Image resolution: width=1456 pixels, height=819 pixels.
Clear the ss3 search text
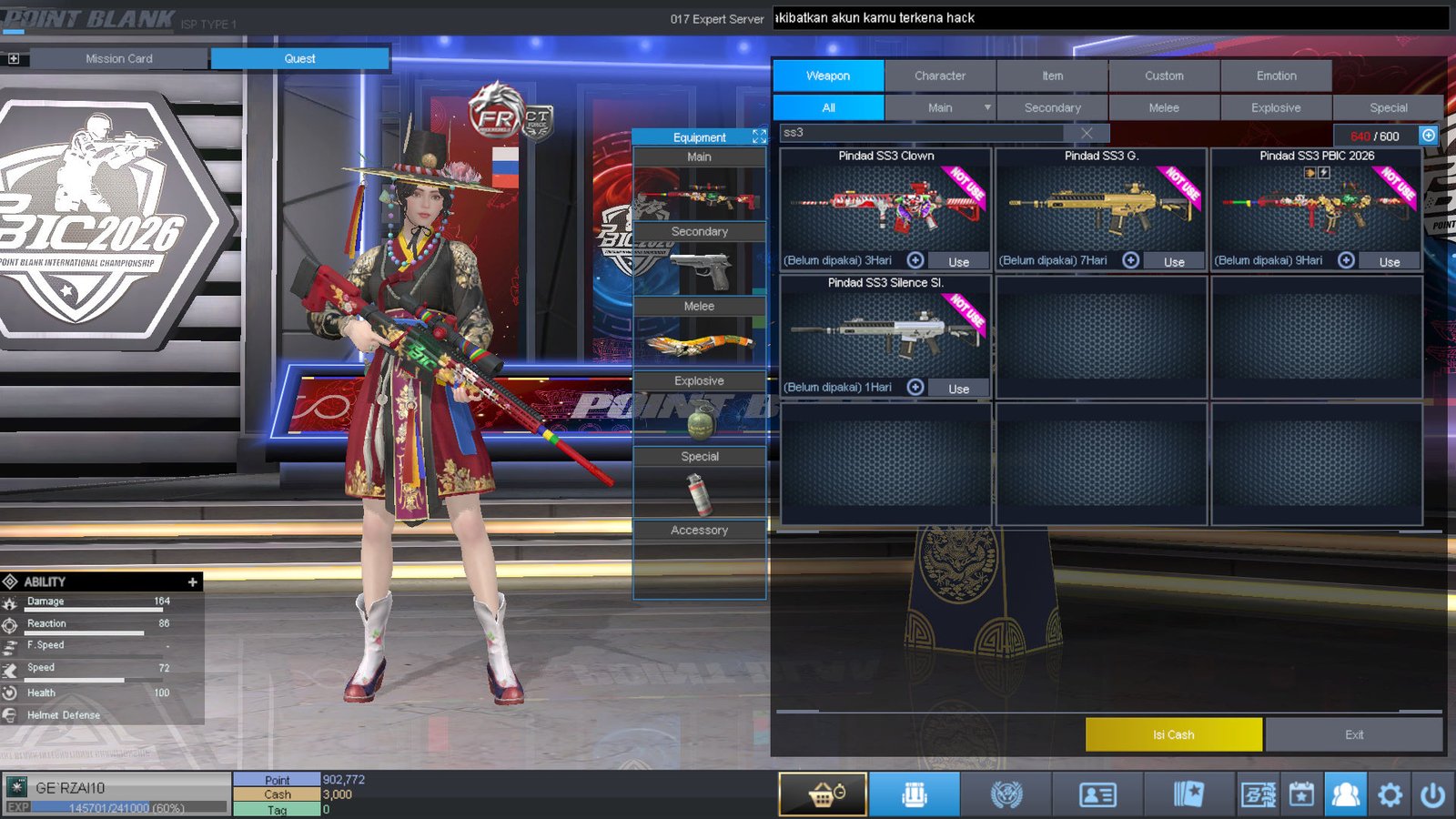(1087, 133)
